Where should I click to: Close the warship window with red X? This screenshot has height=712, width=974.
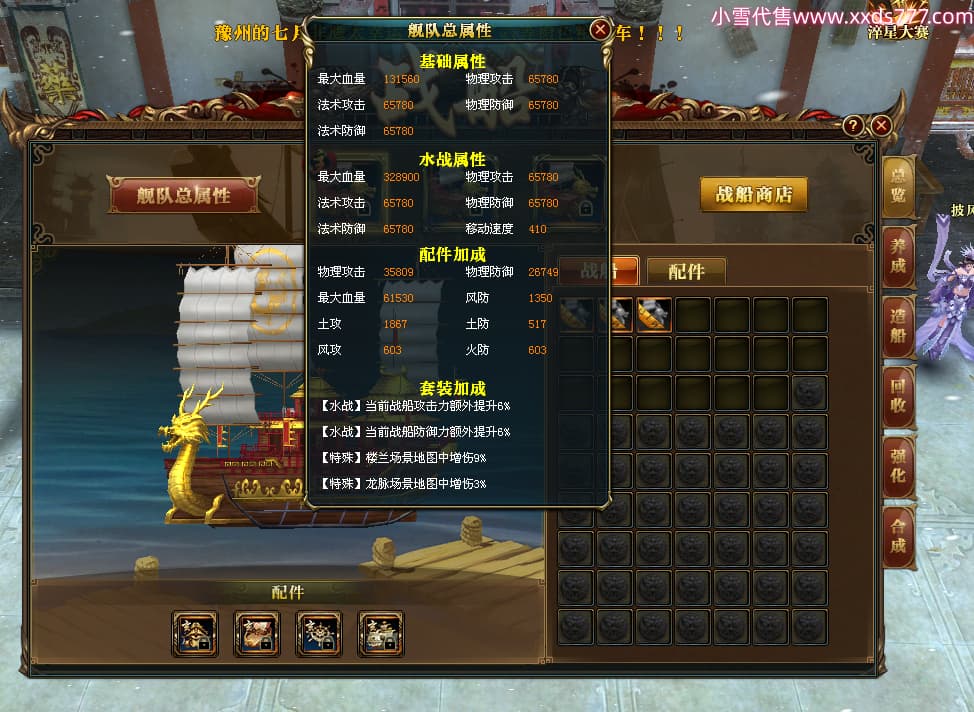point(881,125)
